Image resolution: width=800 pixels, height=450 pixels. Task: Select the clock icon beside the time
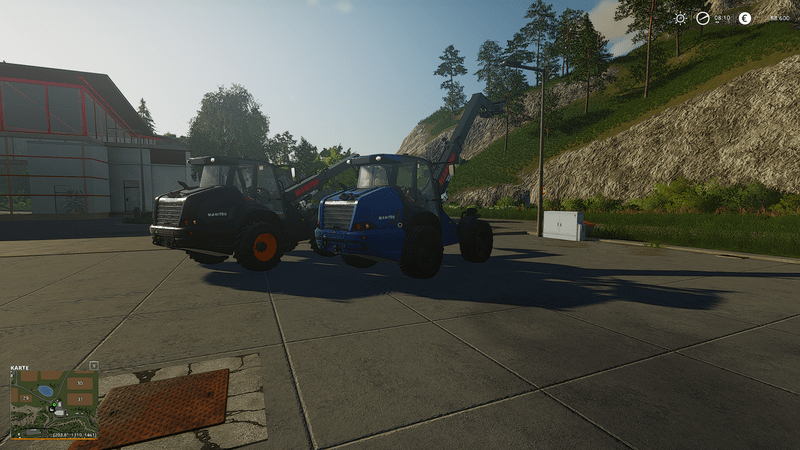(x=703, y=18)
